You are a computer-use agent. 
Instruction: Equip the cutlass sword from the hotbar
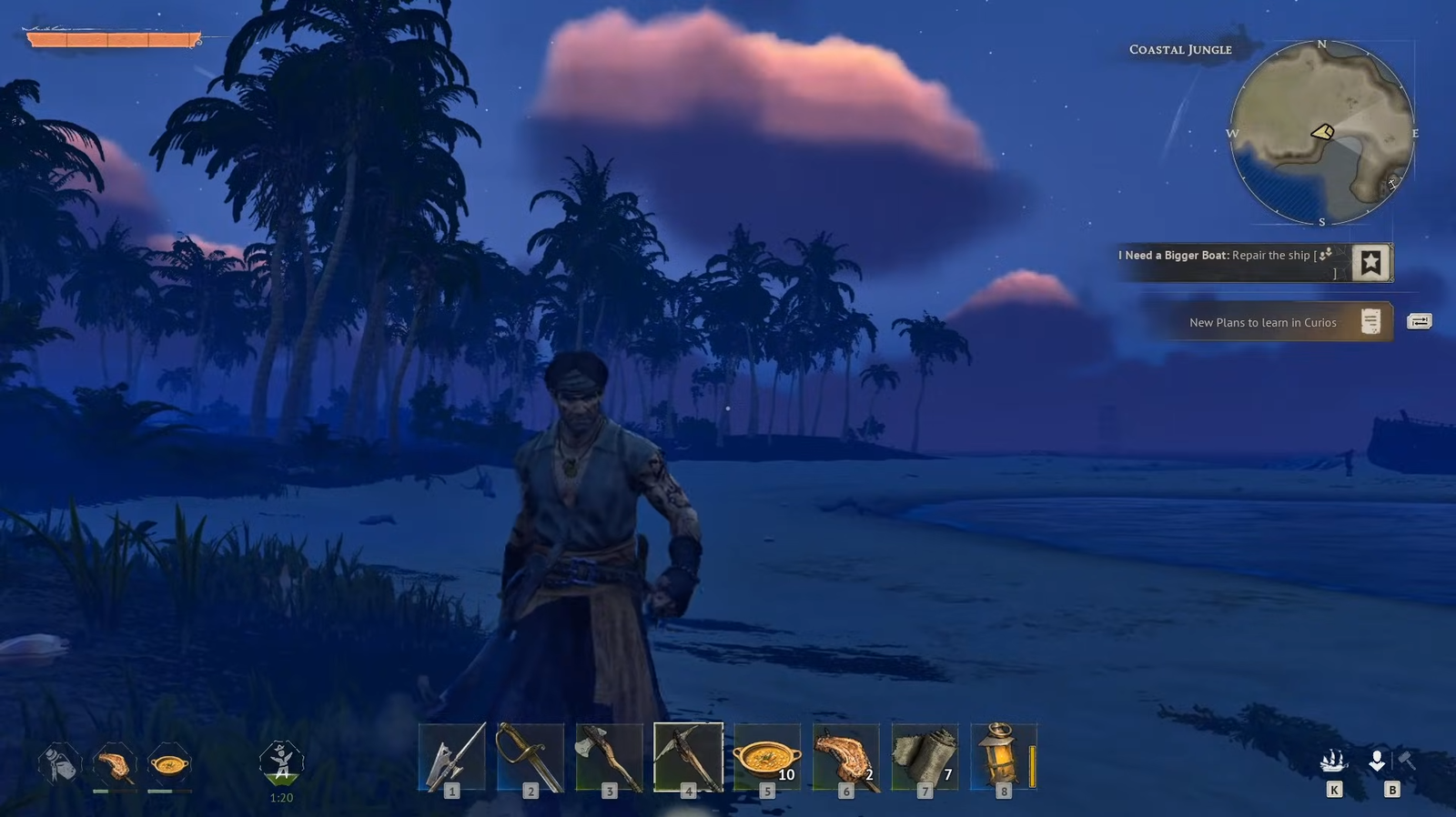tap(531, 757)
